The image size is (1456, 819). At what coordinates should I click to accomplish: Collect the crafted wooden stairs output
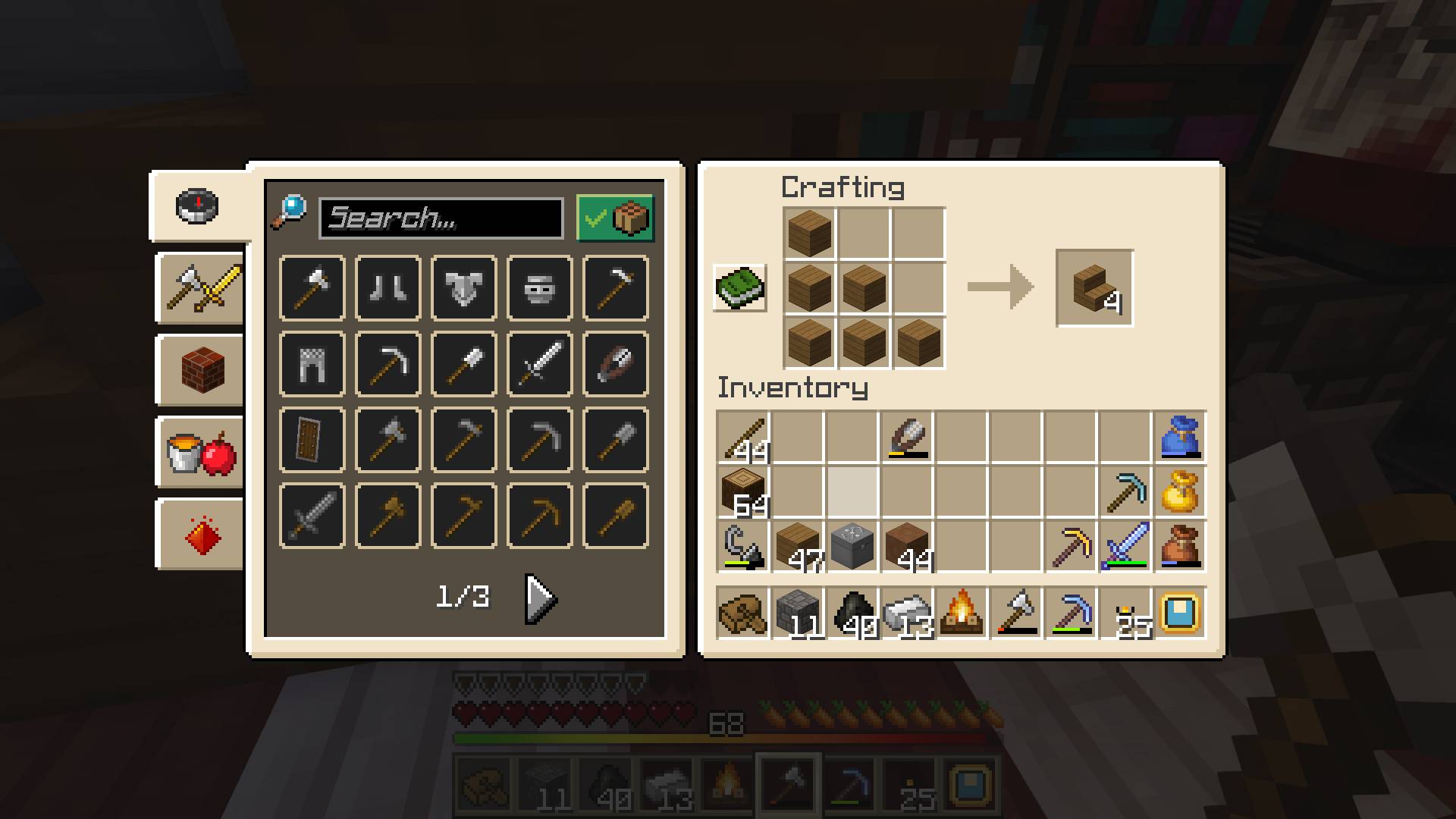(1094, 289)
